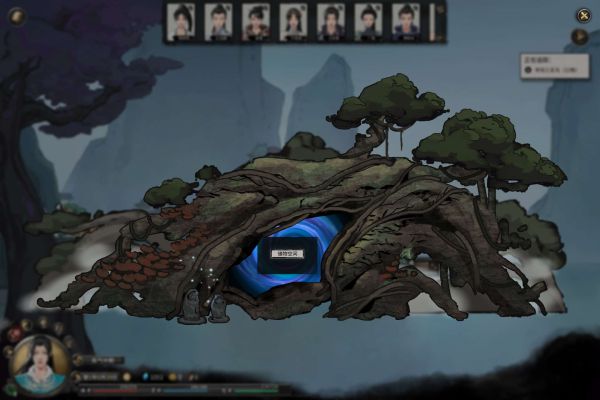This screenshot has height=400, width=600.
Task: Open the quest tracker panel on the right
Action: 554,66
